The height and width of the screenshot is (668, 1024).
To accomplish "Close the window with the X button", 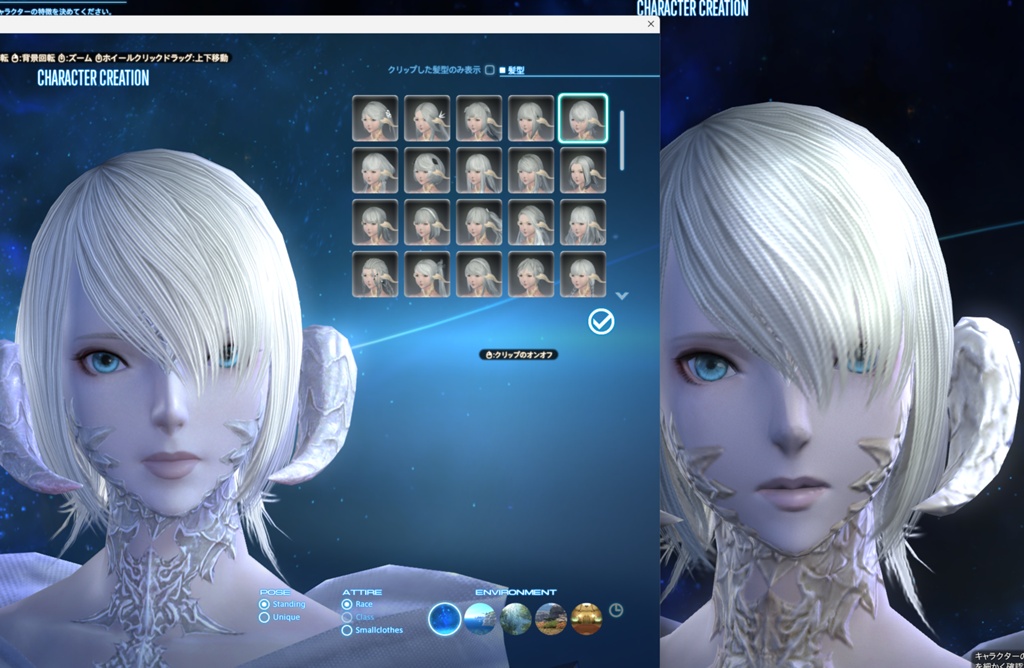I will [x=651, y=24].
